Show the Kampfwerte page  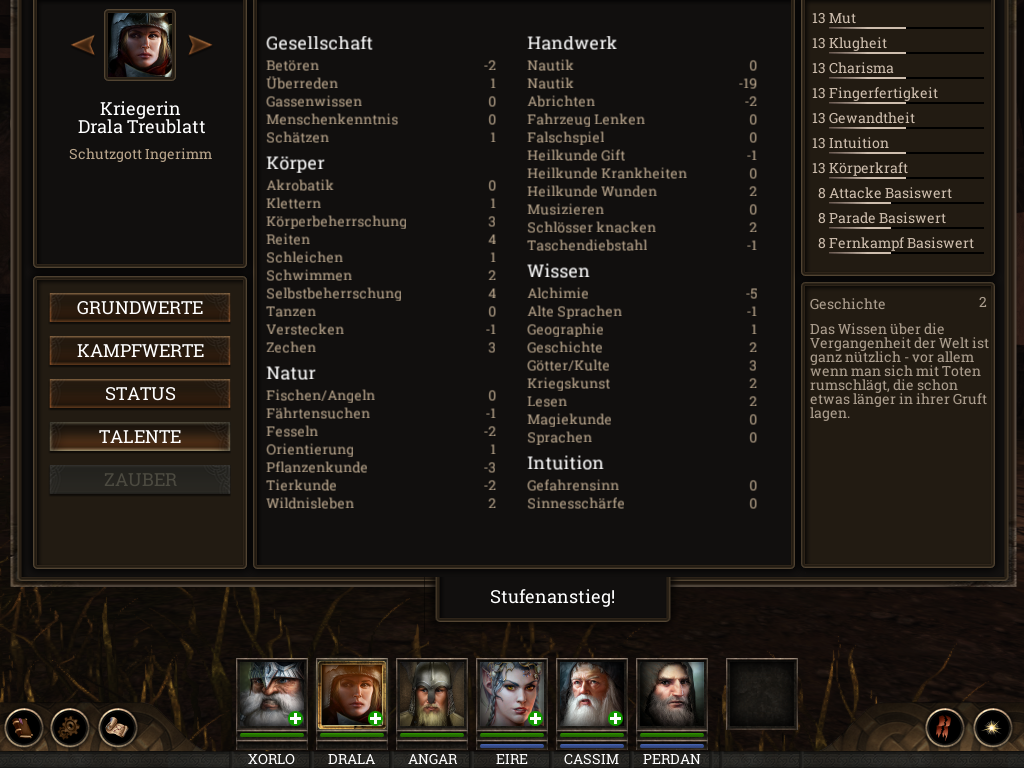tap(140, 351)
